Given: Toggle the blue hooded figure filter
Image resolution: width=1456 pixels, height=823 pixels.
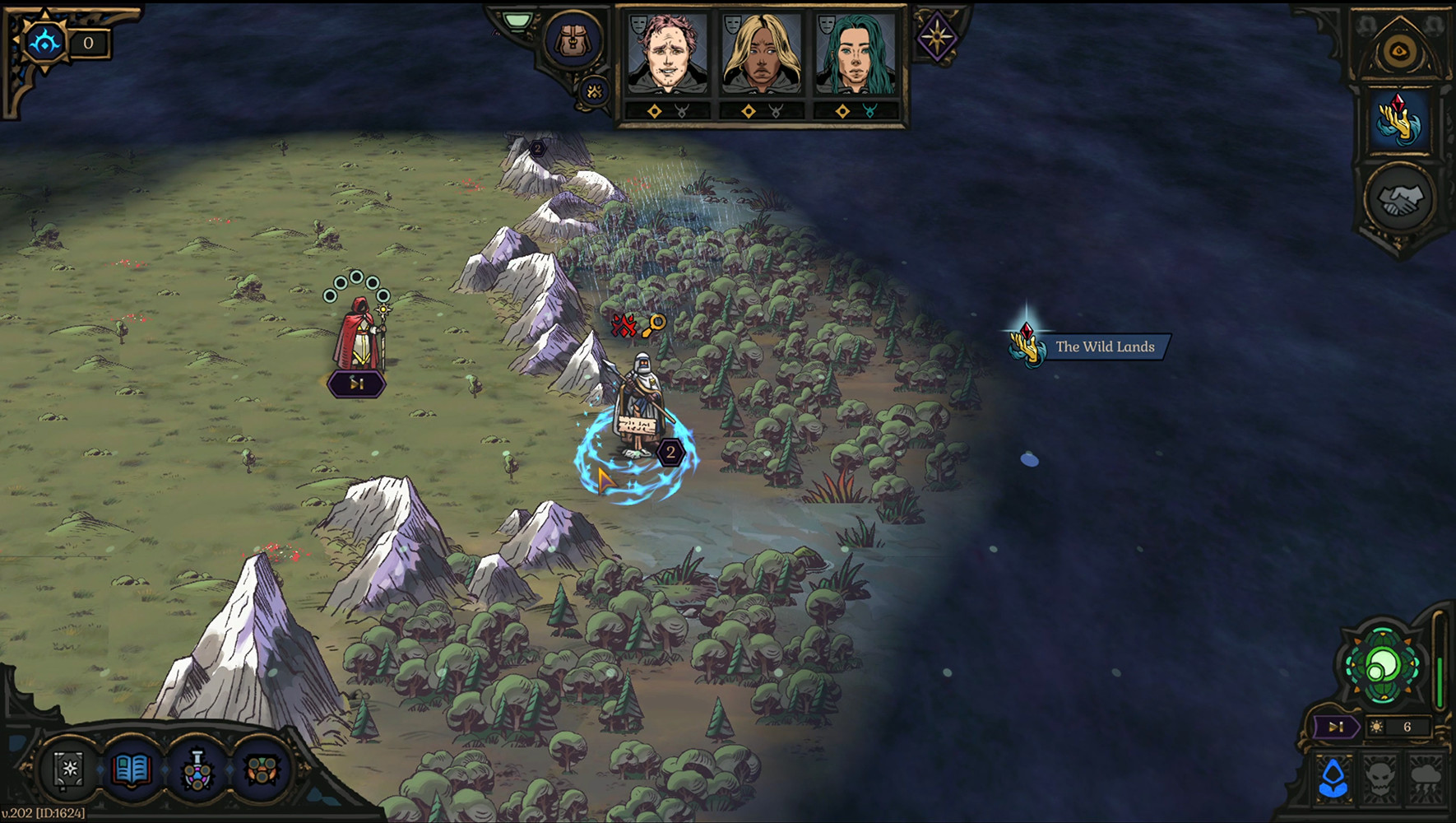Looking at the screenshot, I should point(1333,778).
